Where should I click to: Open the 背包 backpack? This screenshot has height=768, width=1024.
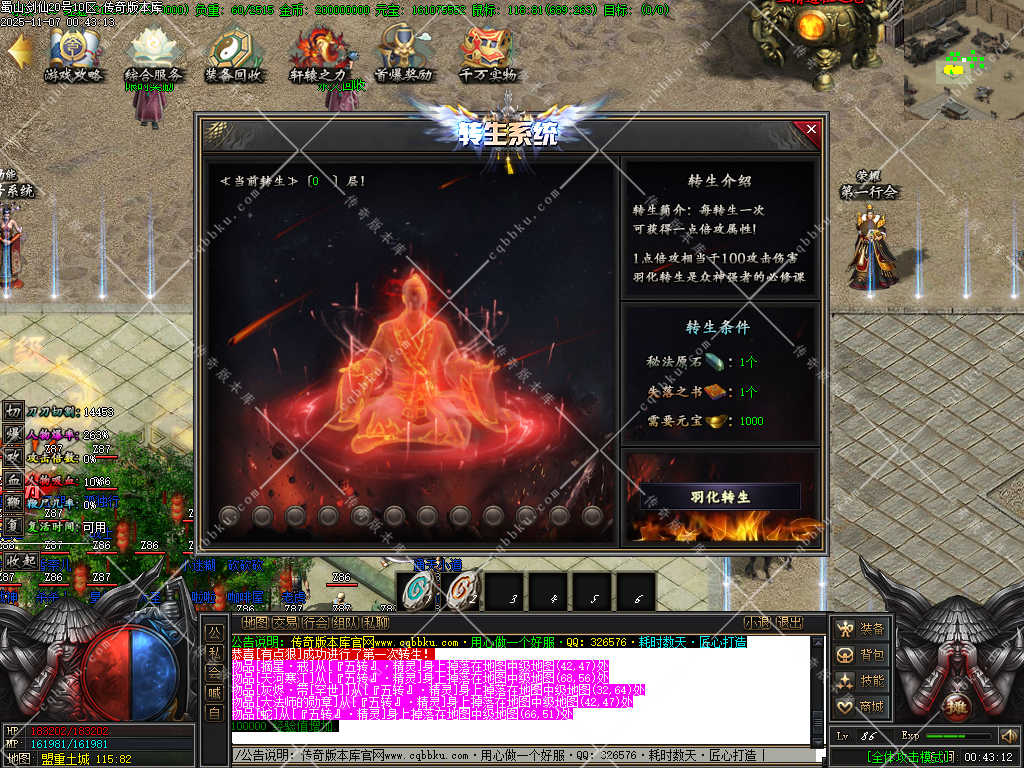tap(862, 655)
